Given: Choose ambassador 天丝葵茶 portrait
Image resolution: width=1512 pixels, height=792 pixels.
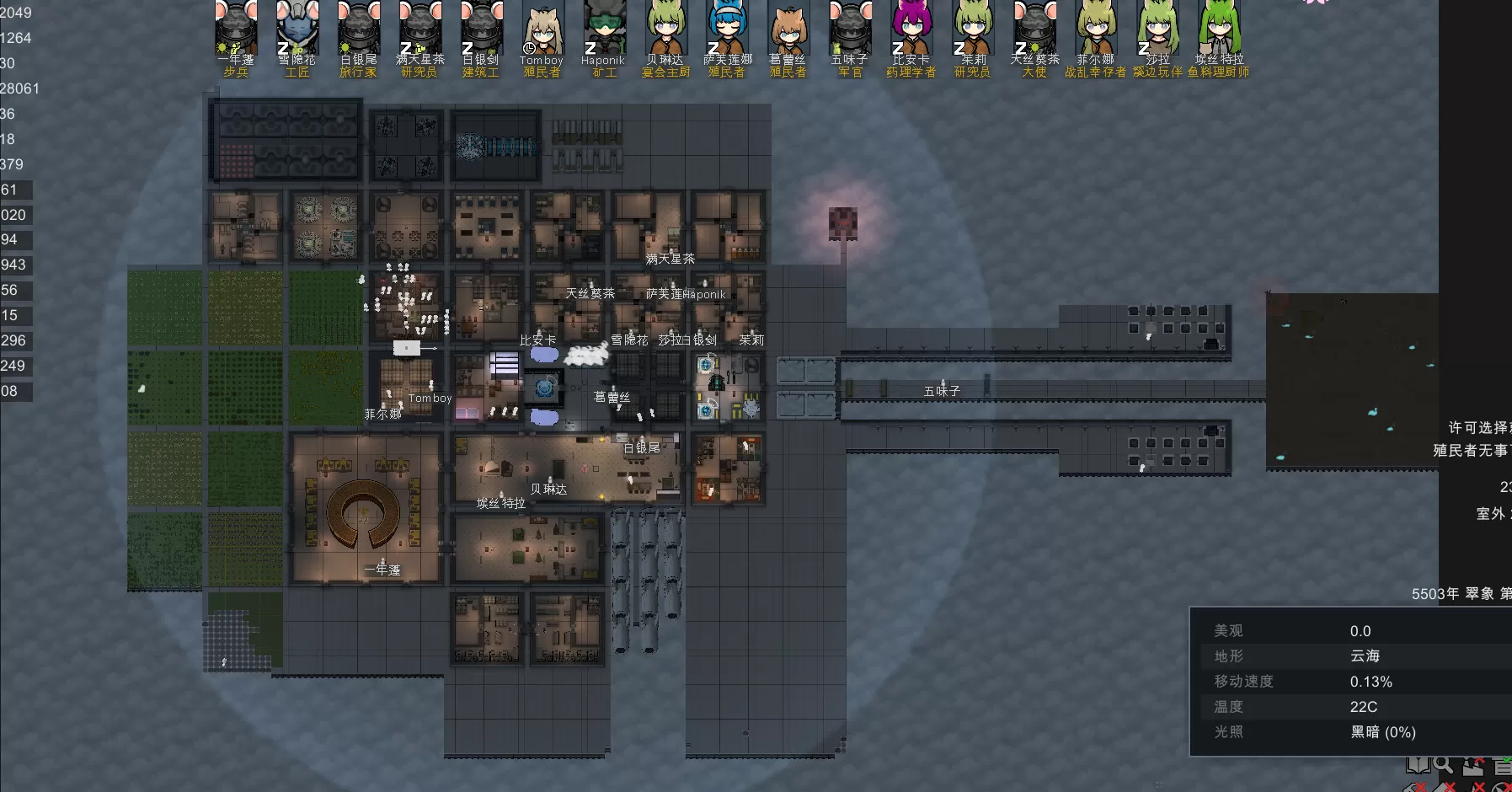Looking at the screenshot, I should click(x=1034, y=29).
